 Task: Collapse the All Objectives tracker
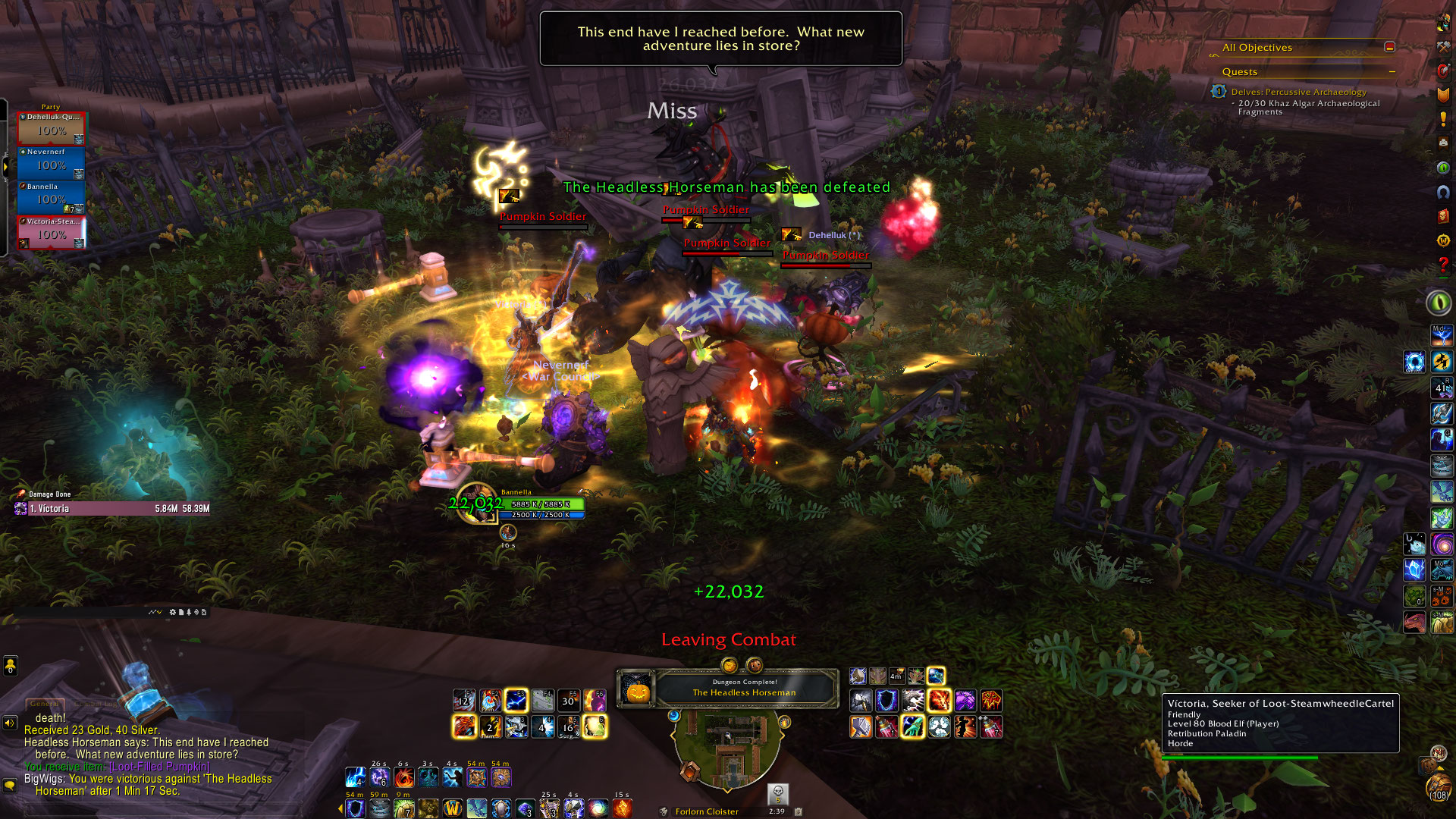1389,47
